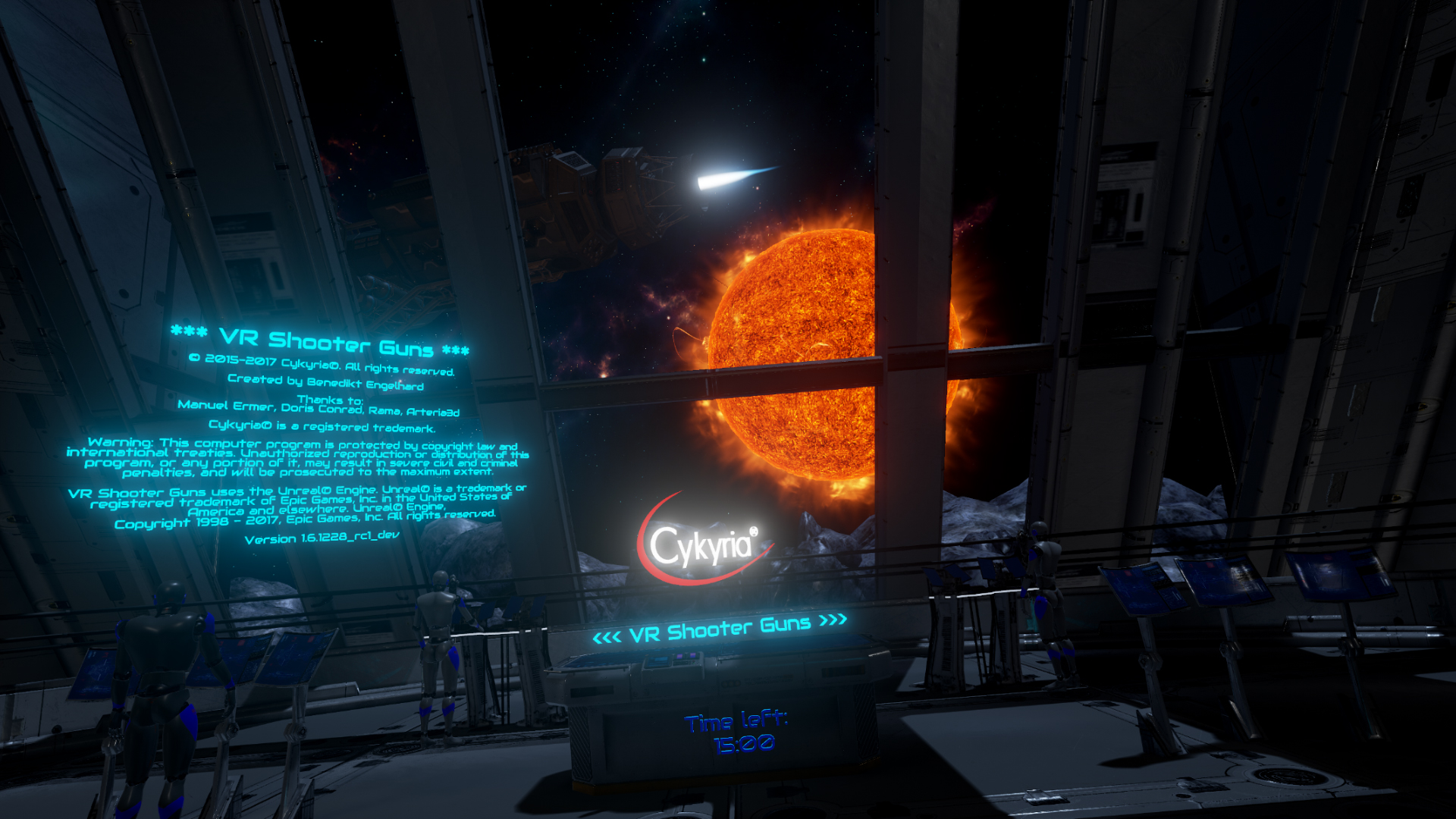Toggle the green indicator light on console panel

tap(694, 662)
